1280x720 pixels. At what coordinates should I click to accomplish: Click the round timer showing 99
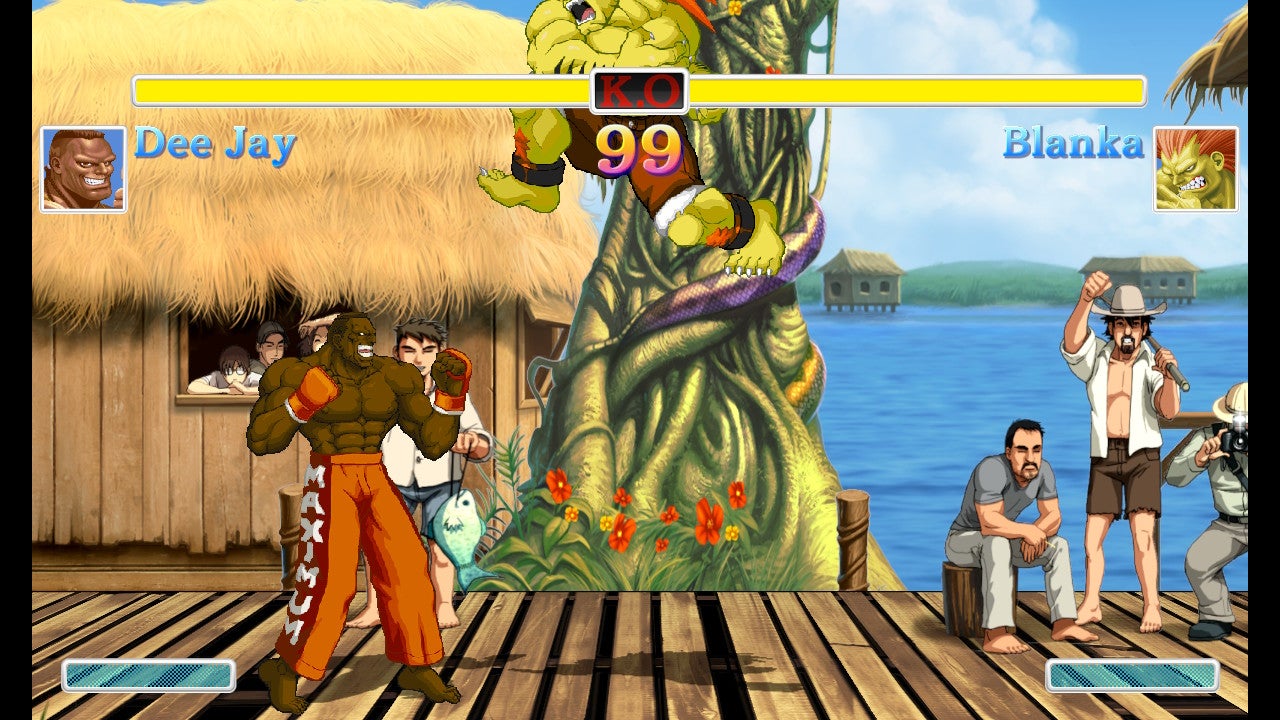[640, 150]
